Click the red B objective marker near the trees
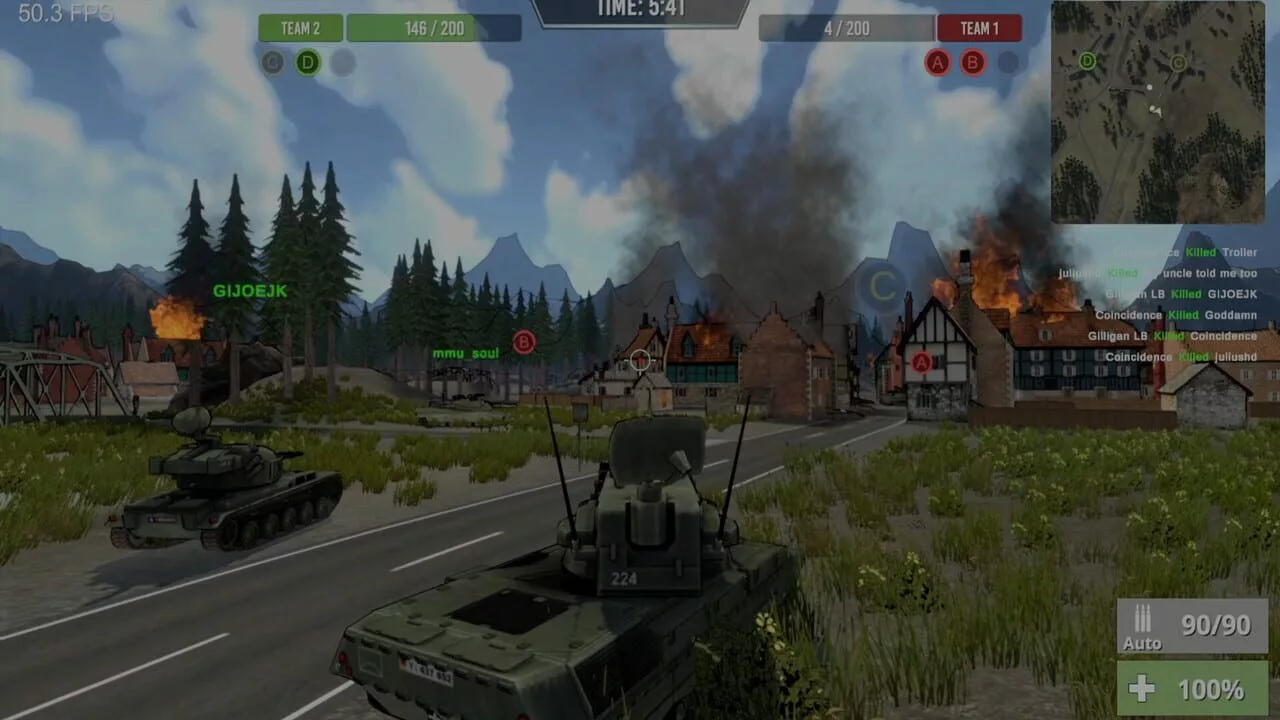This screenshot has width=1280, height=720. (524, 343)
